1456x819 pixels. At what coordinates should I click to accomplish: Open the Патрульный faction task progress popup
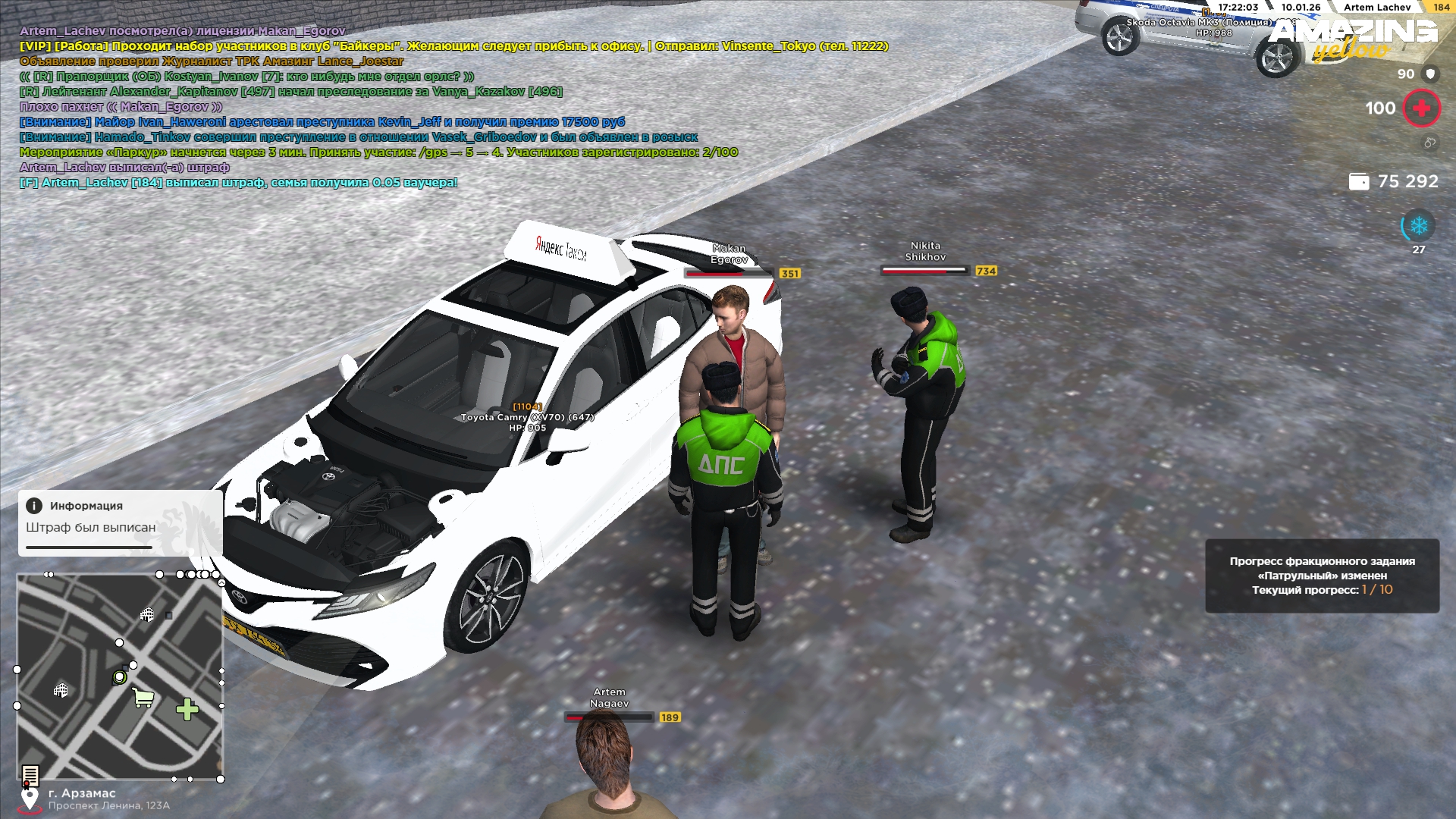click(x=1322, y=576)
